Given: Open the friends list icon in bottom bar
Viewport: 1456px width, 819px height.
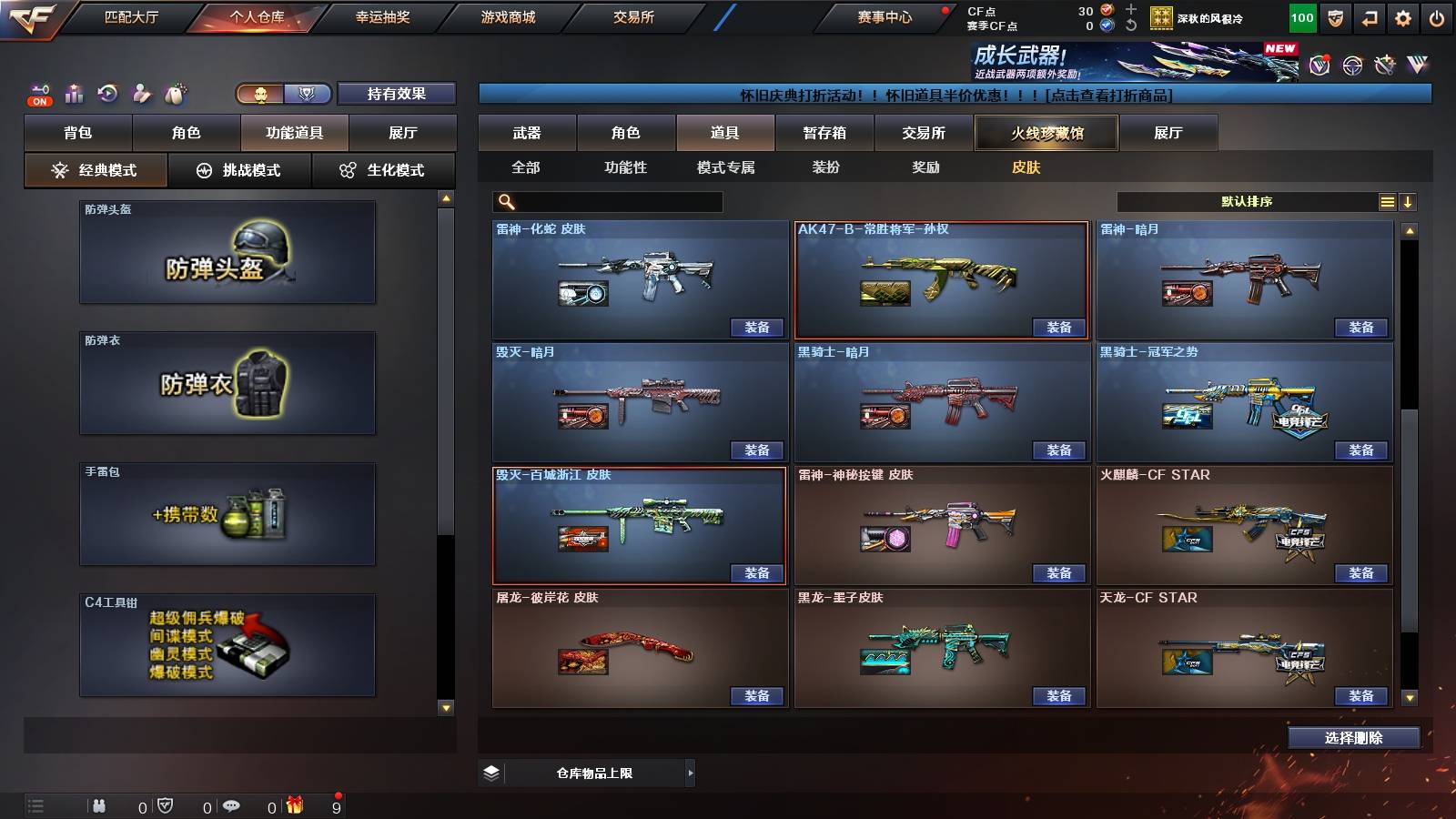Looking at the screenshot, I should click(x=100, y=805).
